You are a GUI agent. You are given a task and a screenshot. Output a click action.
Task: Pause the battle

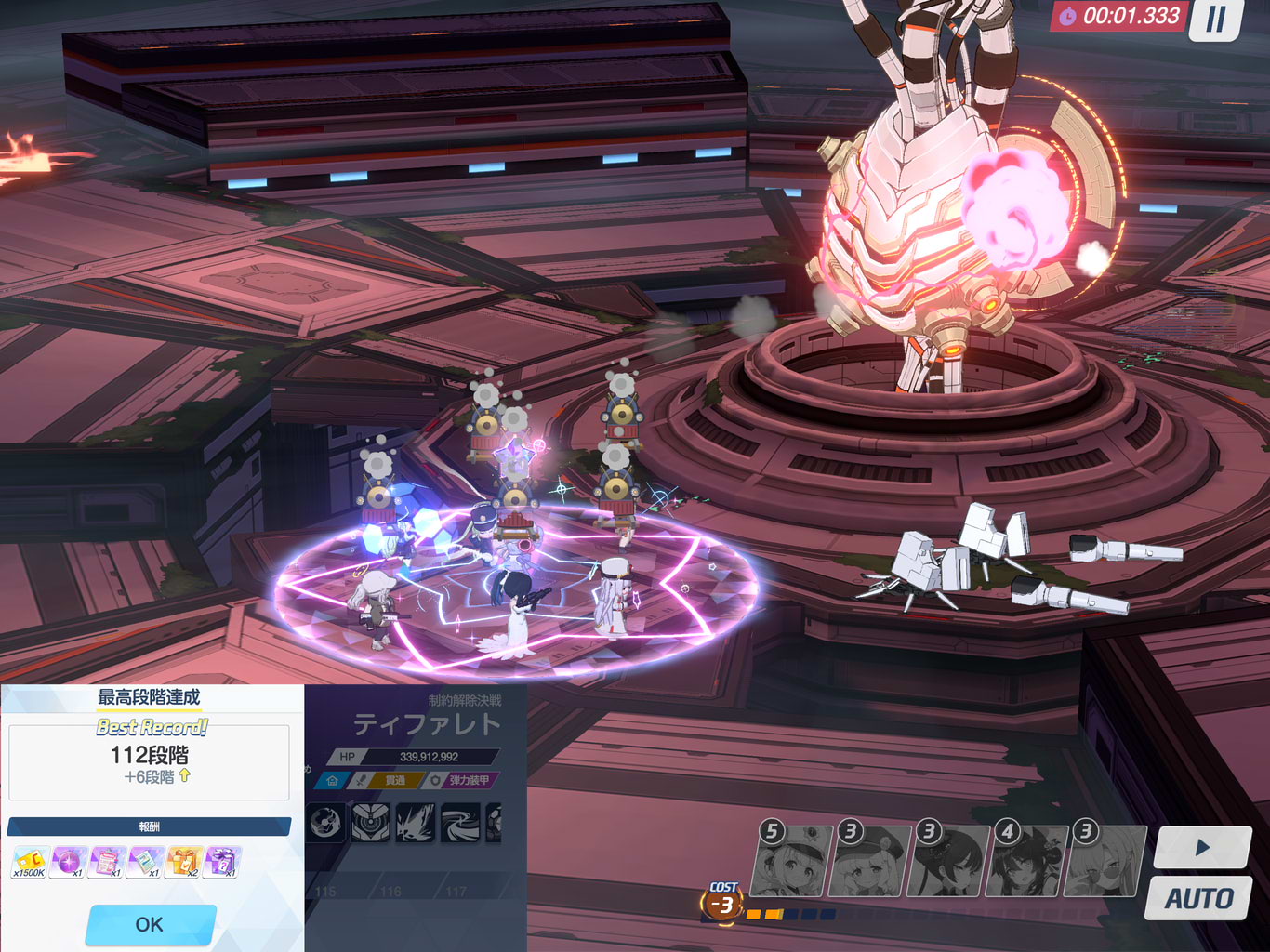pyautogui.click(x=1216, y=20)
